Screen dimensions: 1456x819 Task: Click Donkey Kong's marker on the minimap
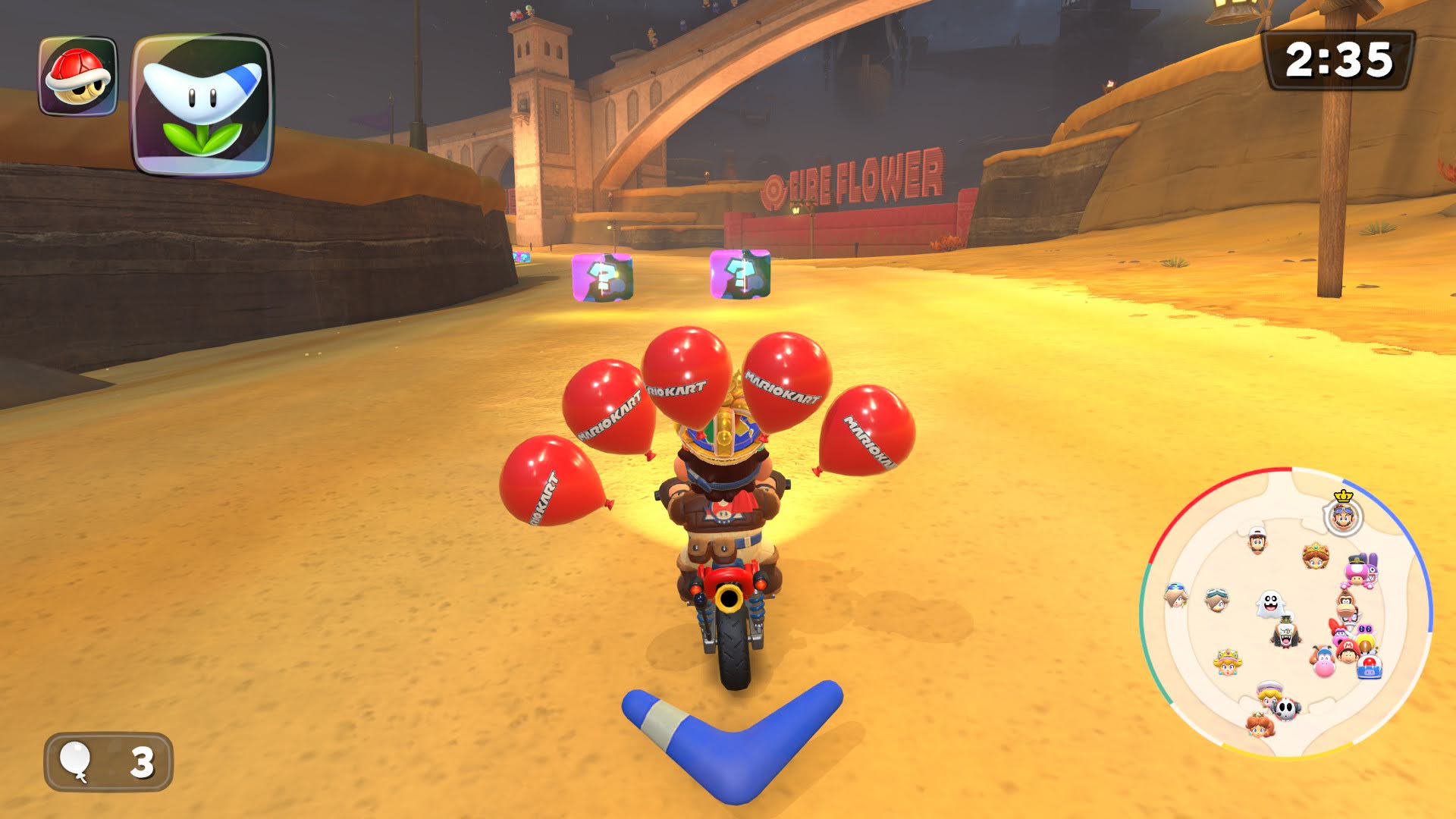click(x=1347, y=604)
